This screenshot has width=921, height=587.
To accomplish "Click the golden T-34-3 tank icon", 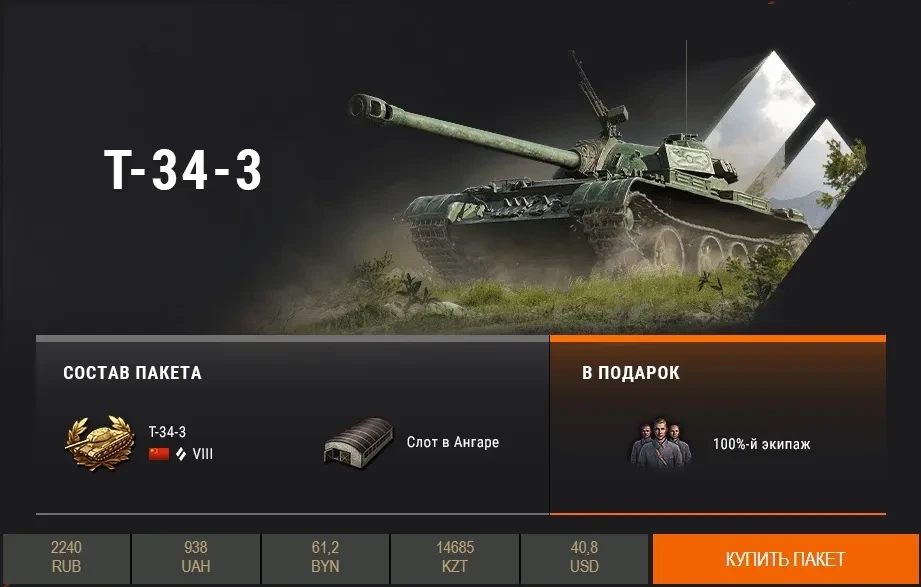I will tap(100, 443).
